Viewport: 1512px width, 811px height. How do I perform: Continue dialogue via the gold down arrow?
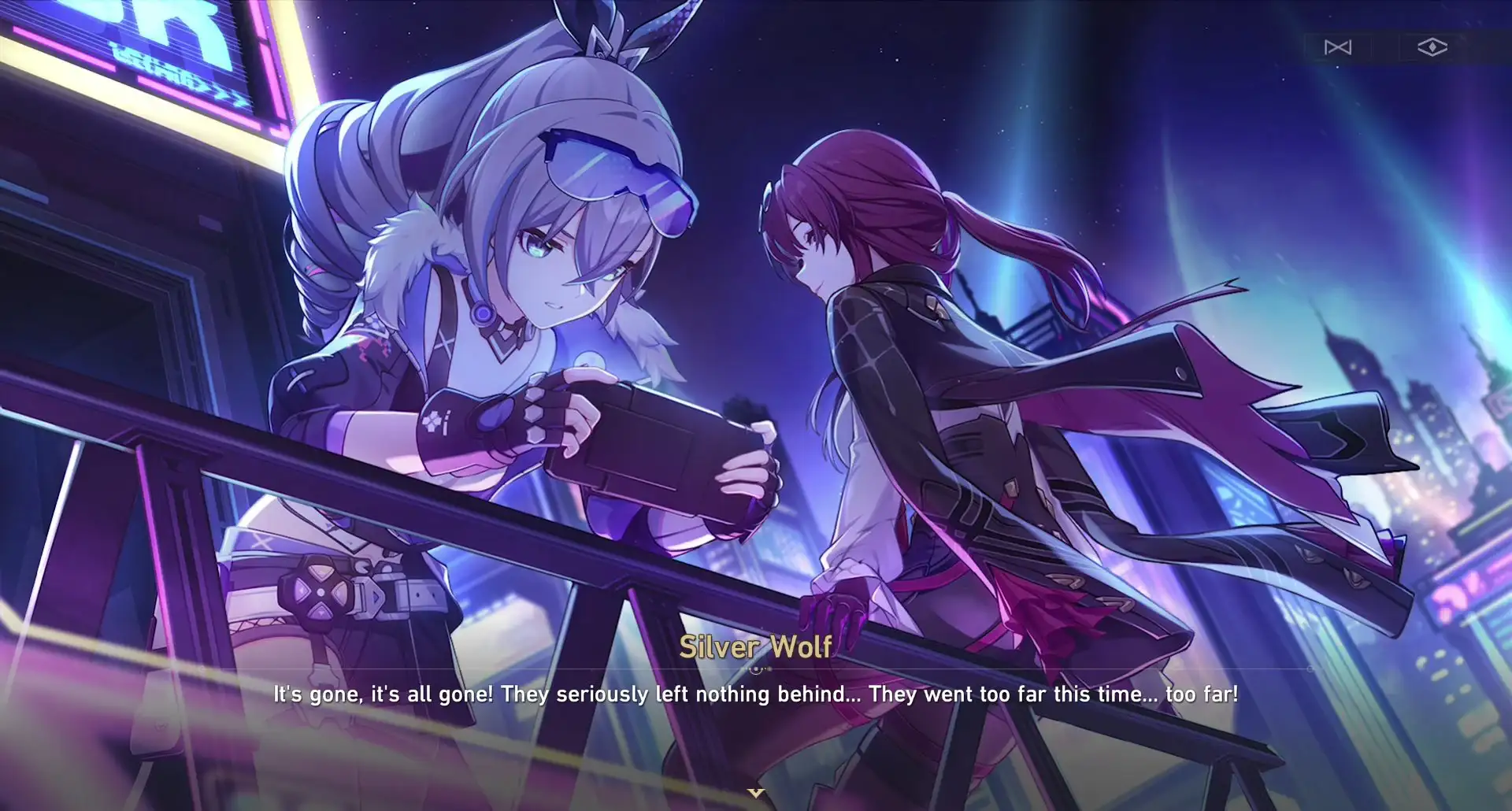pos(756,793)
